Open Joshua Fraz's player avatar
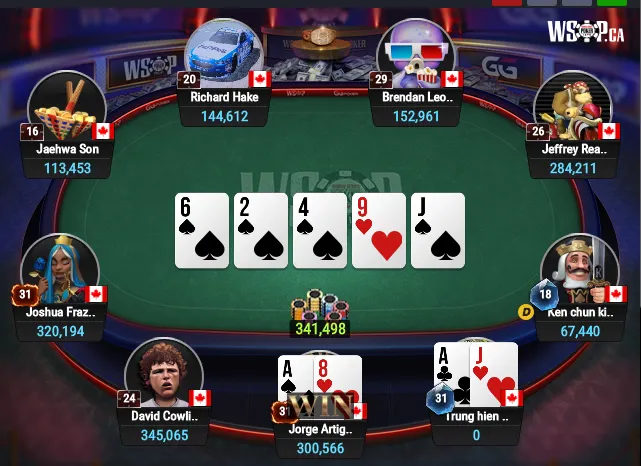The width and height of the screenshot is (641, 466). (58, 270)
